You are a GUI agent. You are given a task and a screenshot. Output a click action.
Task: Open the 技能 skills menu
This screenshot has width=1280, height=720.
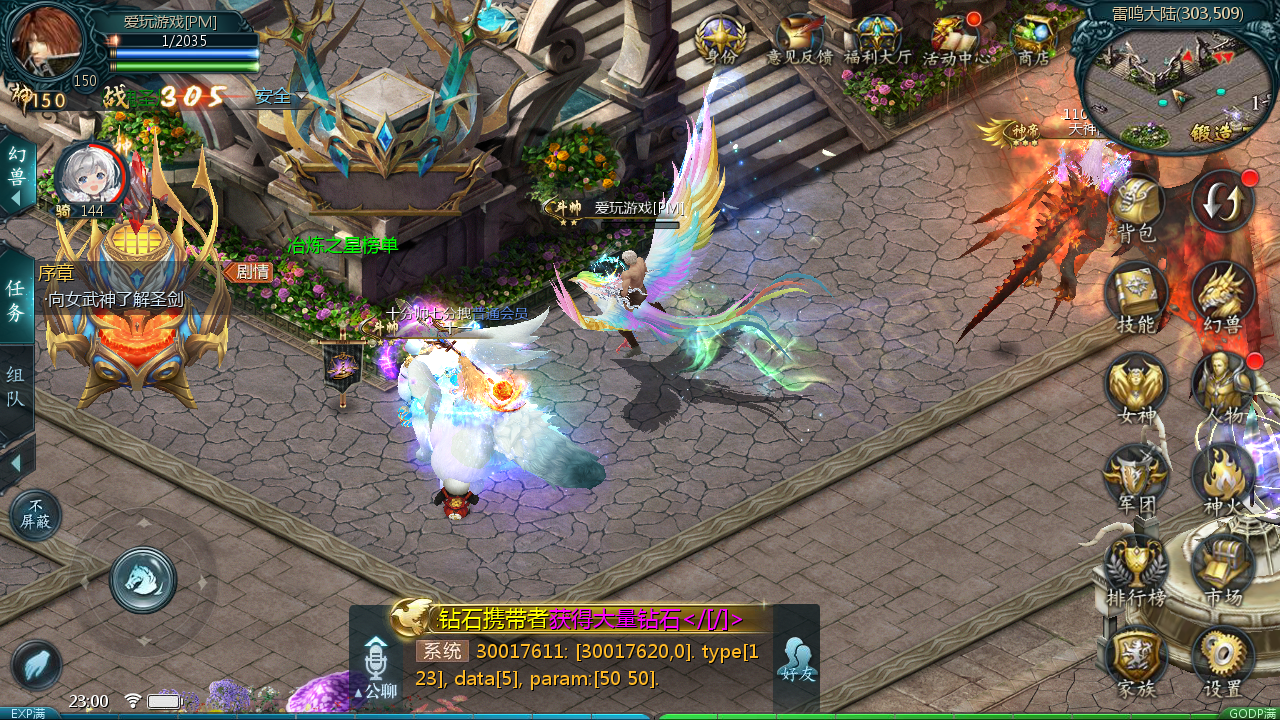[x=1136, y=295]
